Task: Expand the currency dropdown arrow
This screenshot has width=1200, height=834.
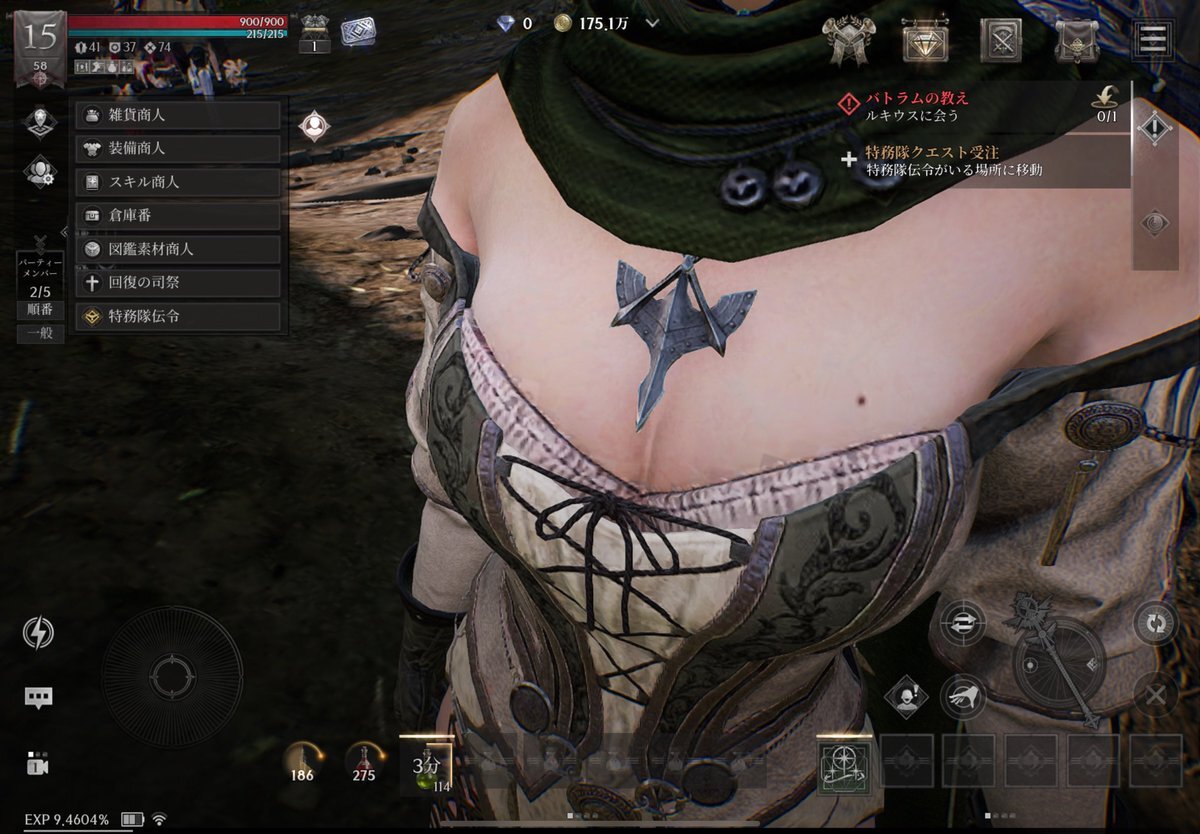Action: 653,23
